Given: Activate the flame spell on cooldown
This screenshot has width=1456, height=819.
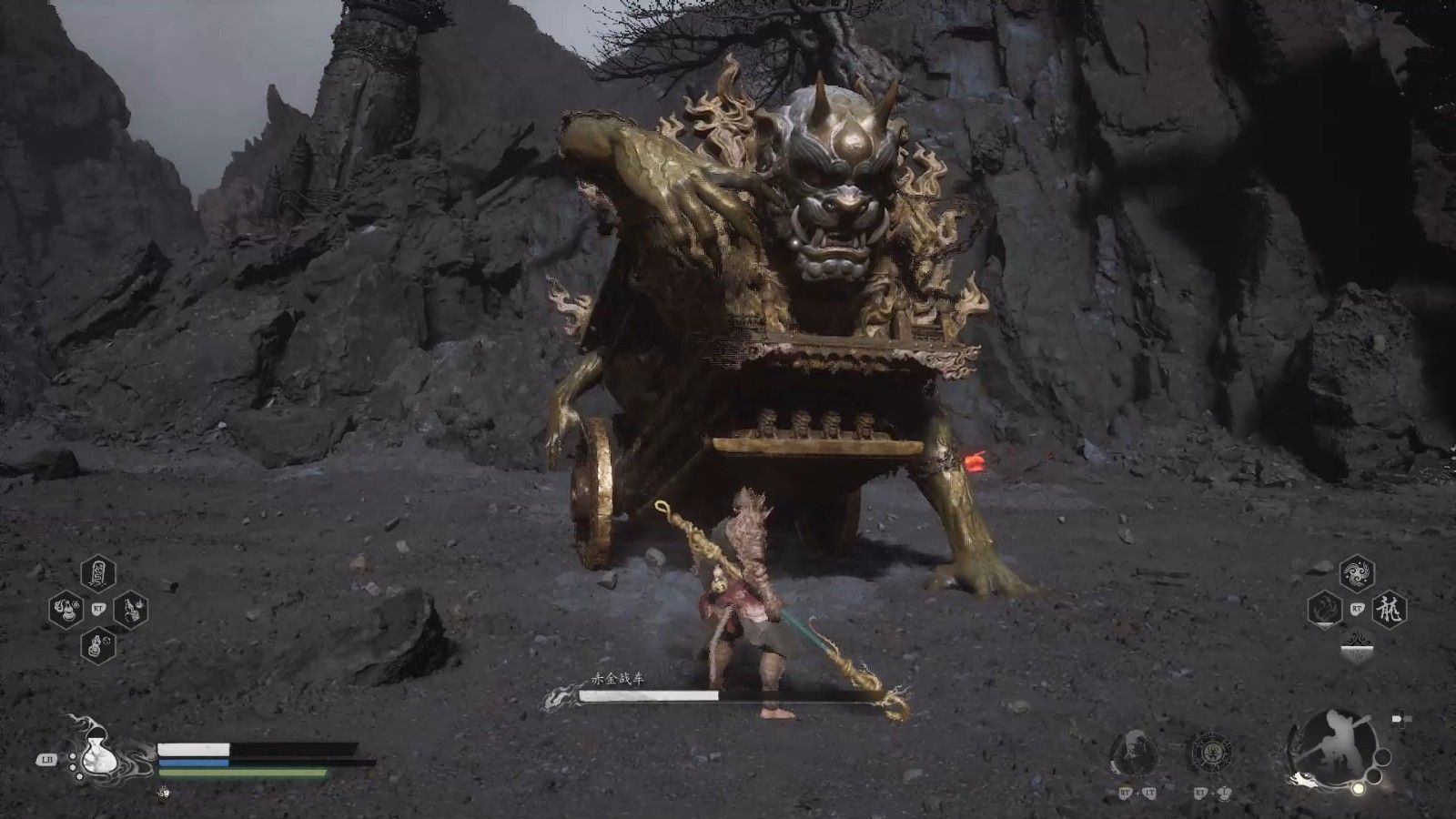Looking at the screenshot, I should tap(1325, 609).
